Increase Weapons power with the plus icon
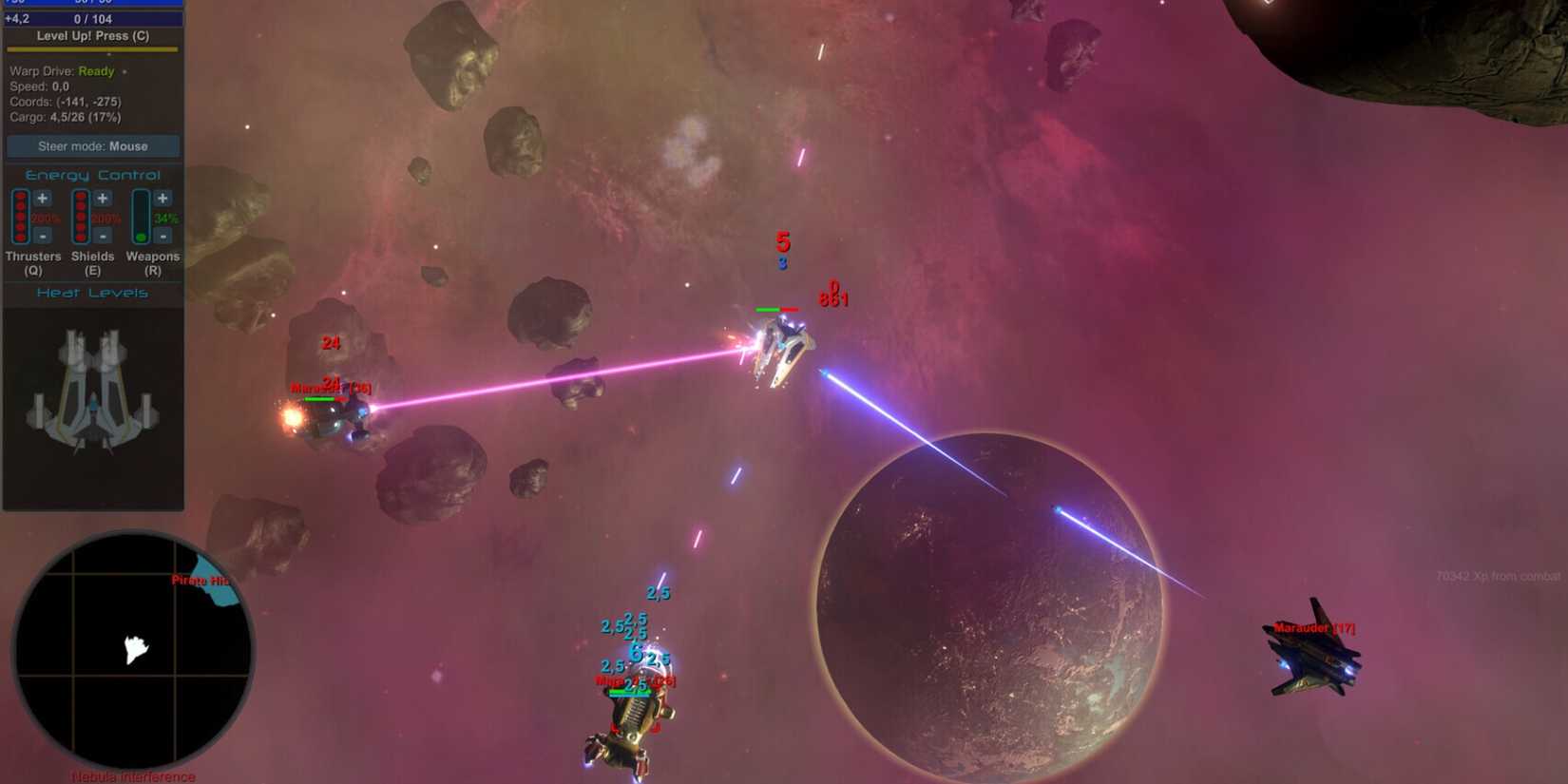Screen dimensions: 1568x784 click(163, 199)
